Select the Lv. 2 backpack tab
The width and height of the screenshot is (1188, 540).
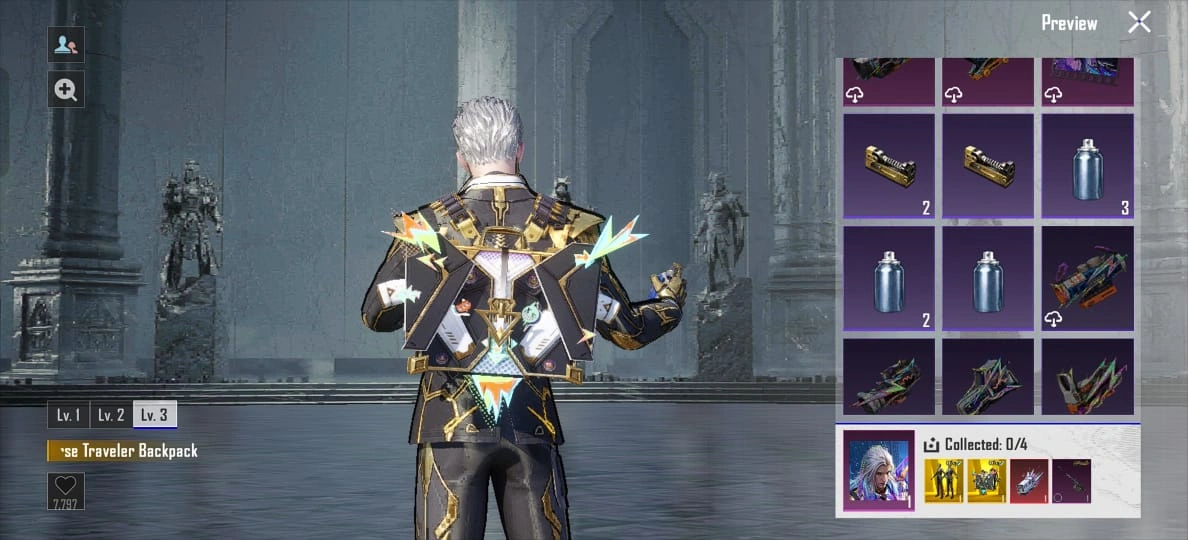pyautogui.click(x=111, y=415)
